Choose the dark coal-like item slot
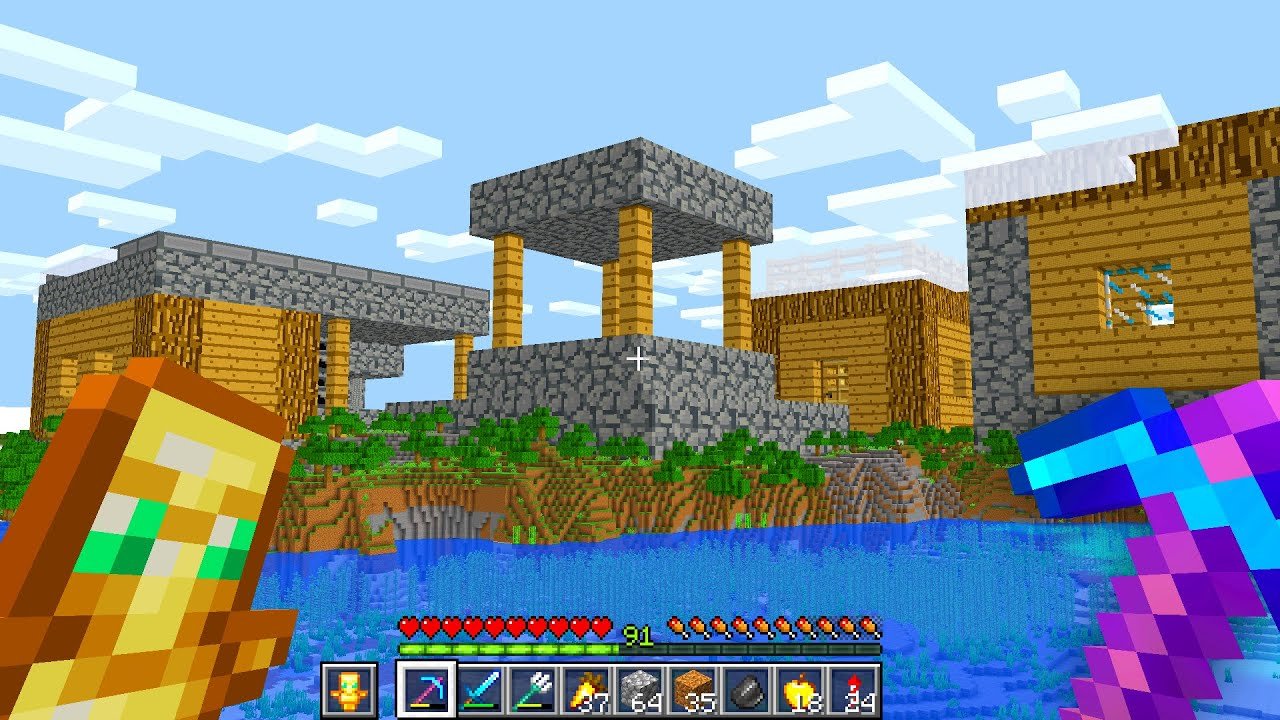Viewport: 1280px width, 720px height. pos(748,689)
